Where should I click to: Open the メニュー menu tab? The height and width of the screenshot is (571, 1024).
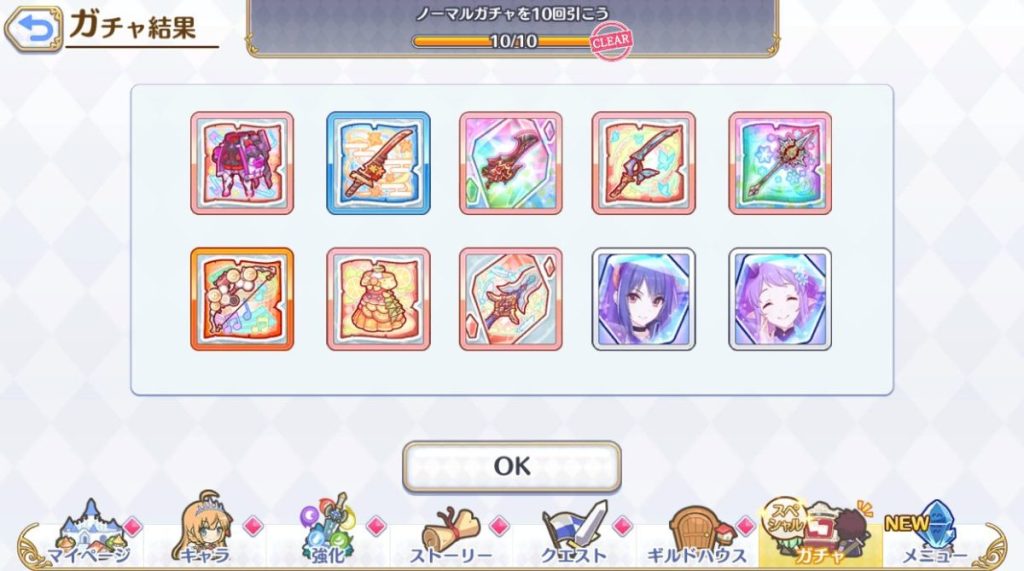click(934, 535)
